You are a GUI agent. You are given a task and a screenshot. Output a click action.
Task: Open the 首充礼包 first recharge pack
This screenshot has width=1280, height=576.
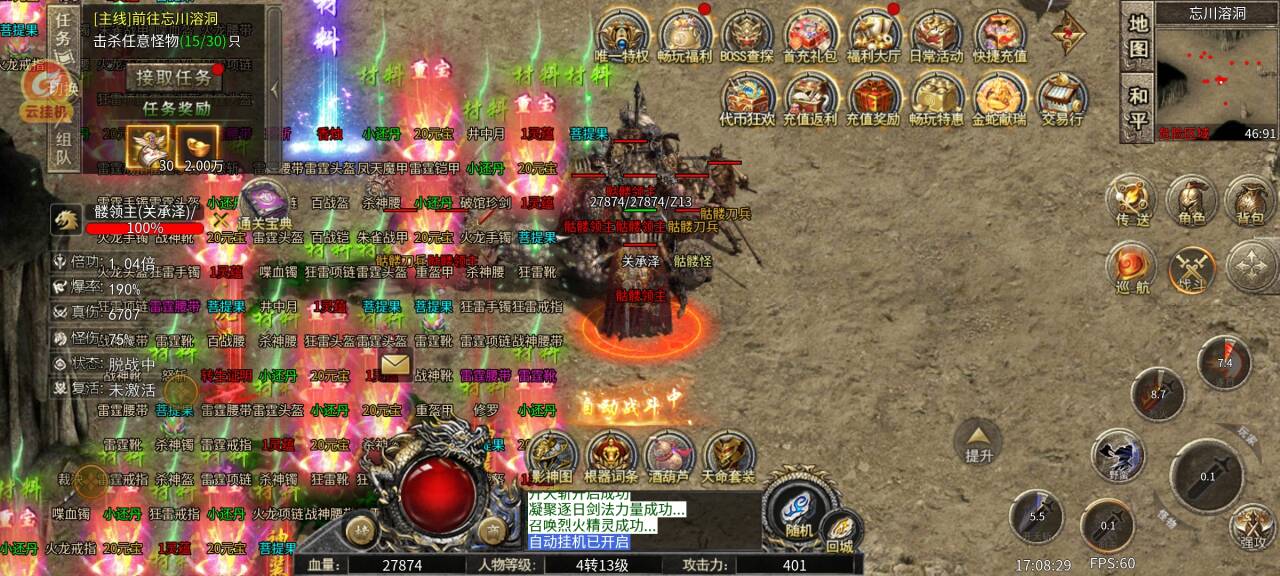tap(810, 35)
